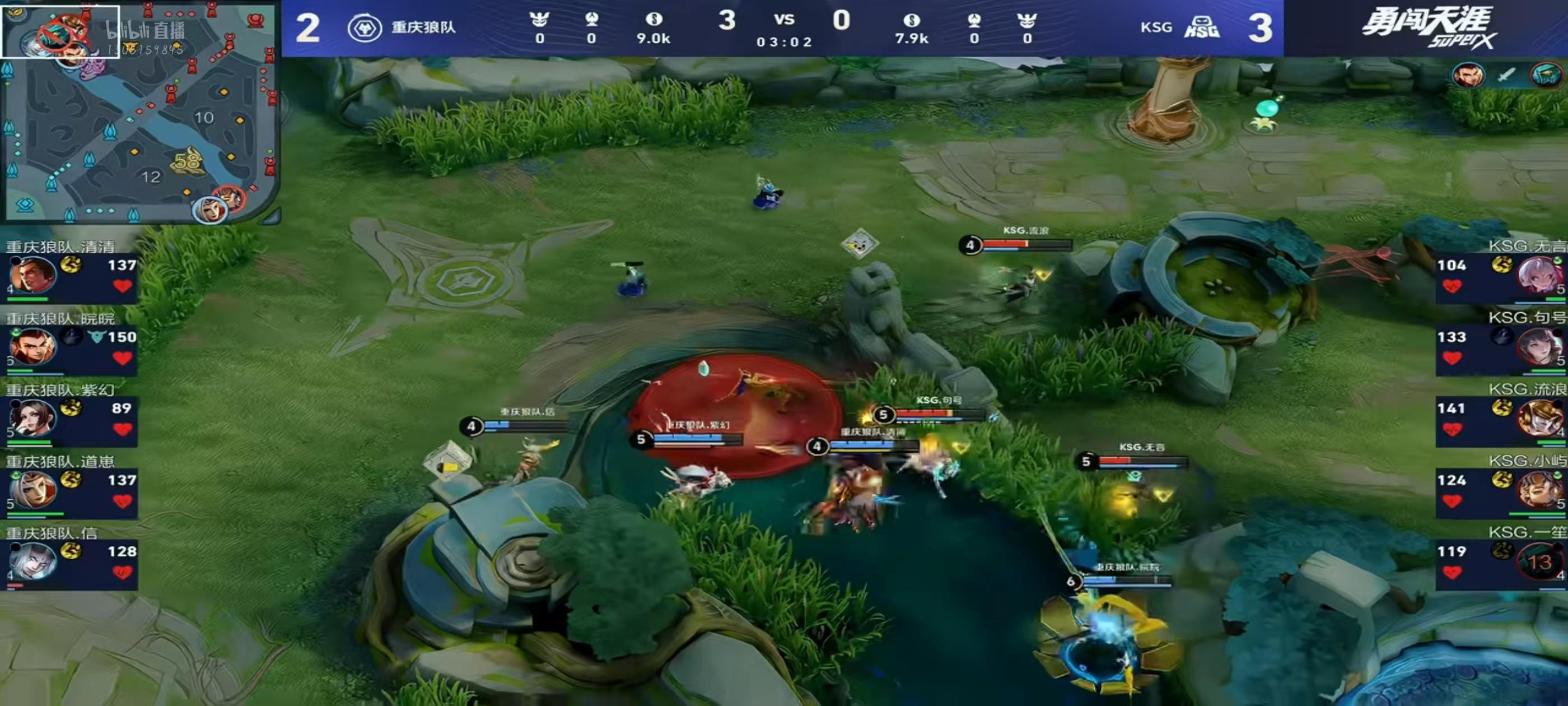This screenshot has width=1568, height=706.
Task: Select player 重庆狼队.皖皖 portrait
Action: (x=32, y=347)
